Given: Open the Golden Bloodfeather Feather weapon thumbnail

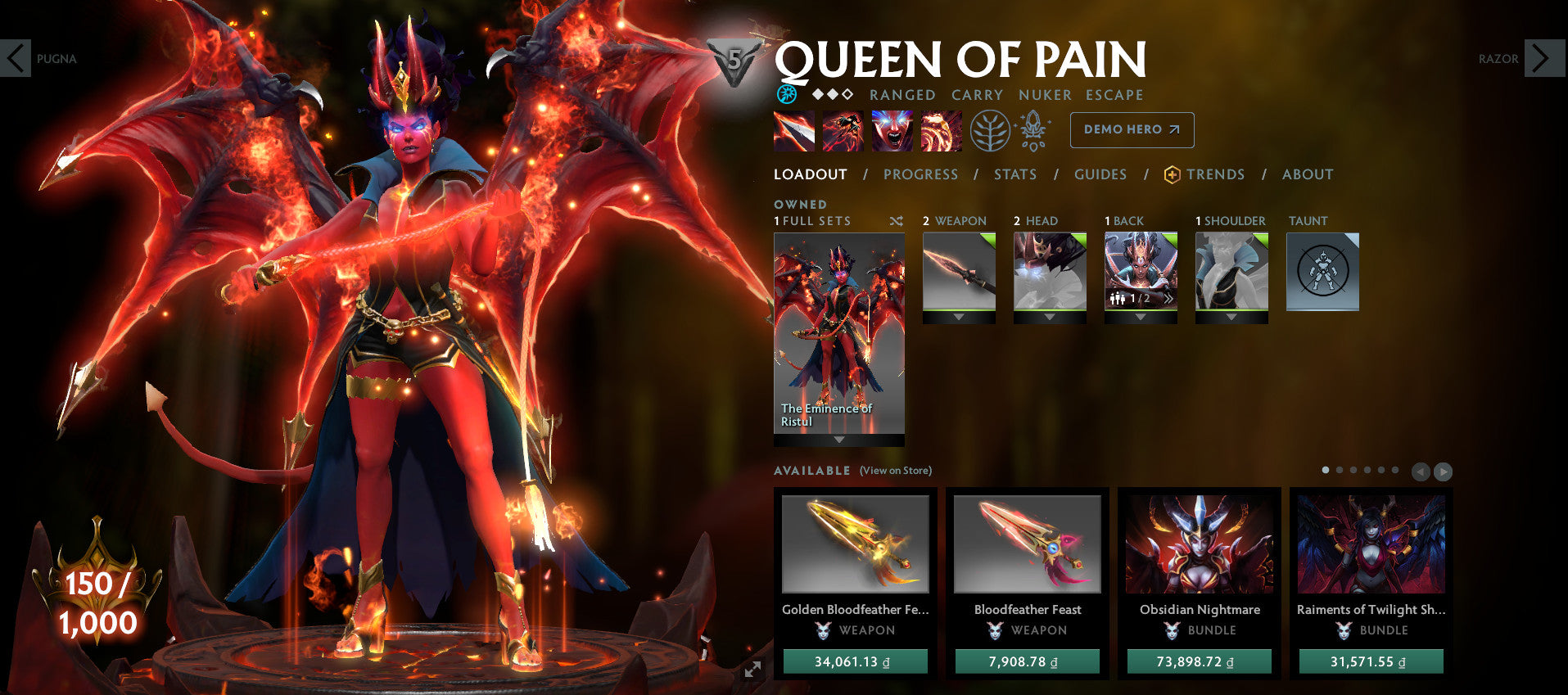Looking at the screenshot, I should click(856, 544).
